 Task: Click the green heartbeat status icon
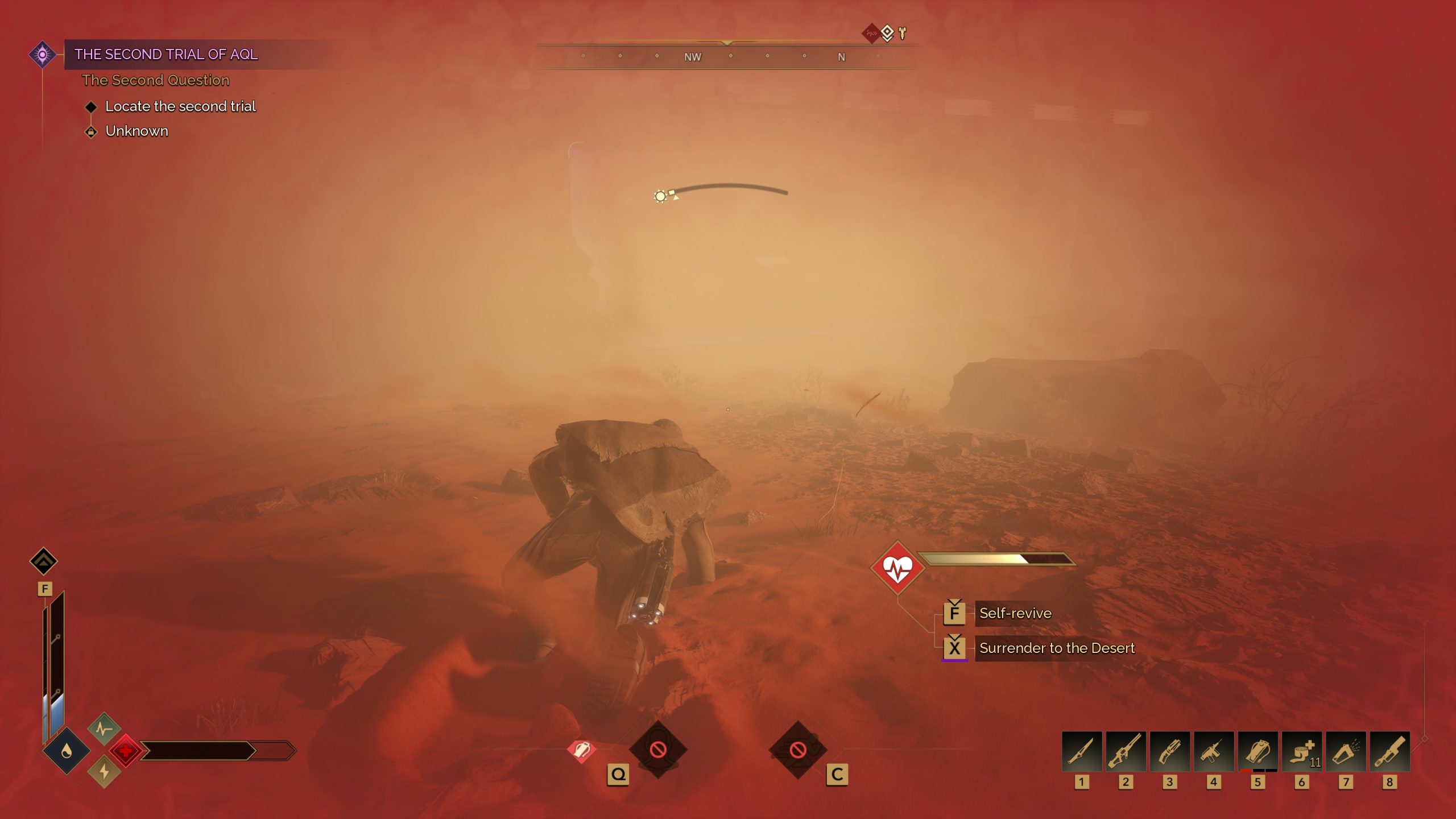104,729
